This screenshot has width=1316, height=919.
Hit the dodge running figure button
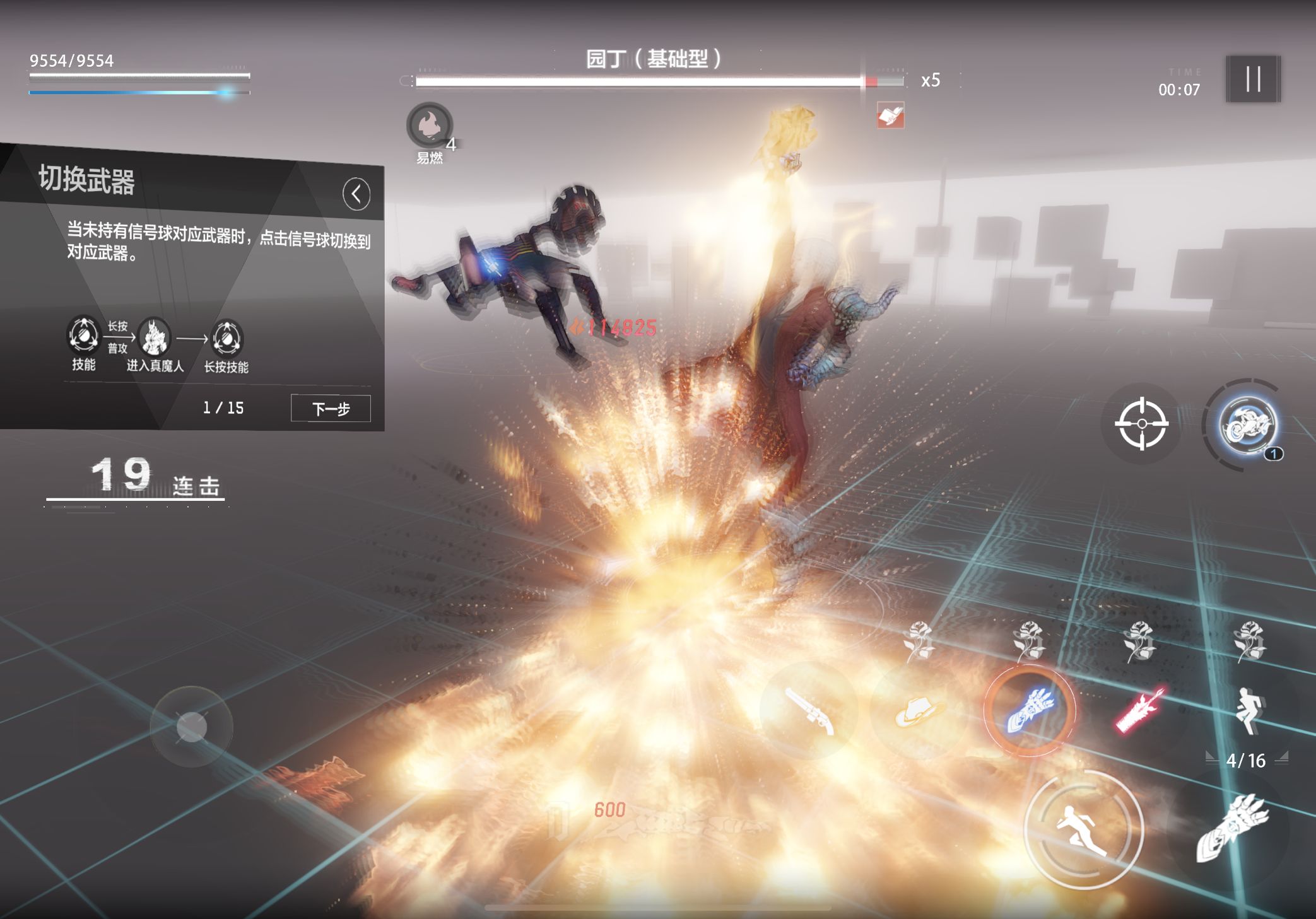[x=1083, y=829]
